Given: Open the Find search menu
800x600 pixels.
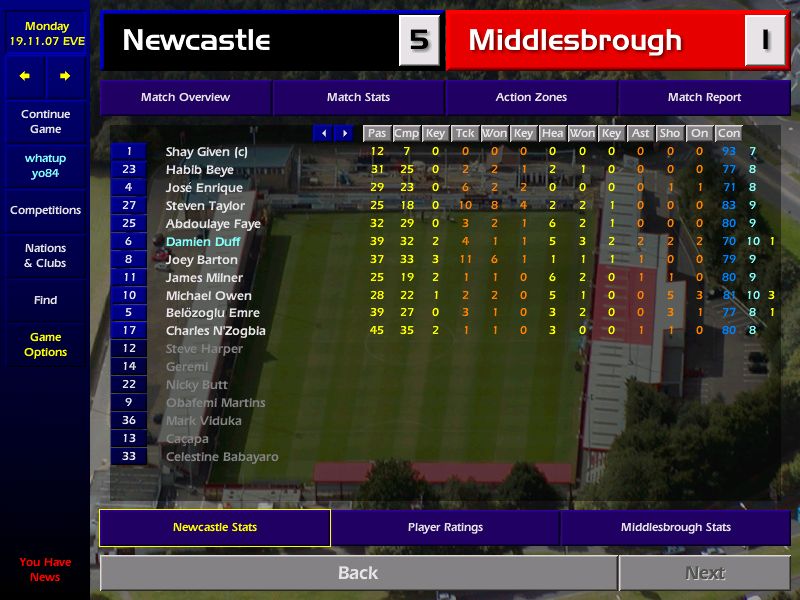Looking at the screenshot, I should point(45,300).
